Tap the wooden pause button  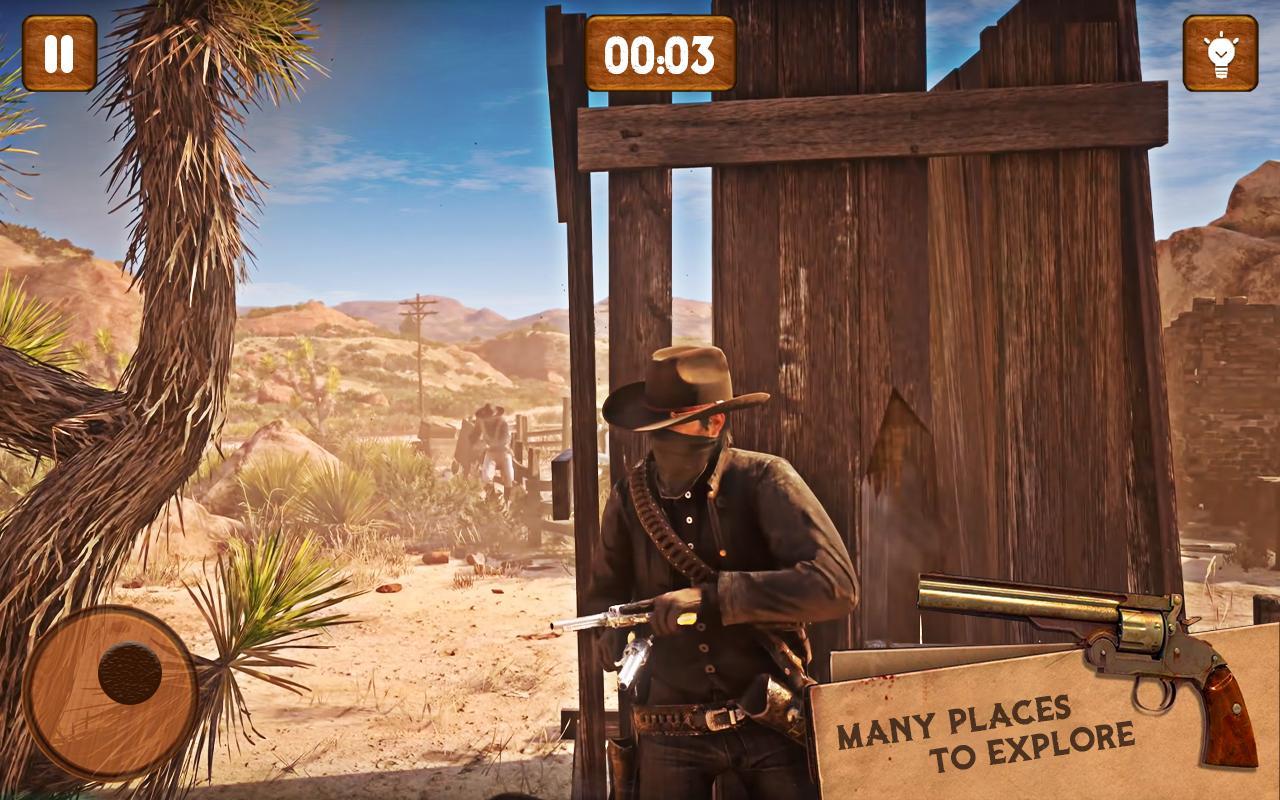click(x=60, y=52)
